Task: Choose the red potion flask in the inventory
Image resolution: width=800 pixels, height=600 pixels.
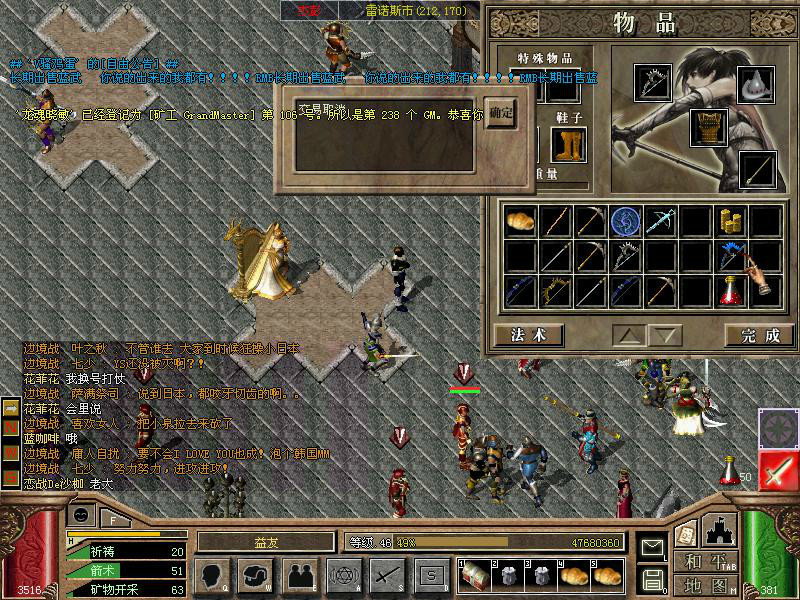Action: click(x=730, y=291)
